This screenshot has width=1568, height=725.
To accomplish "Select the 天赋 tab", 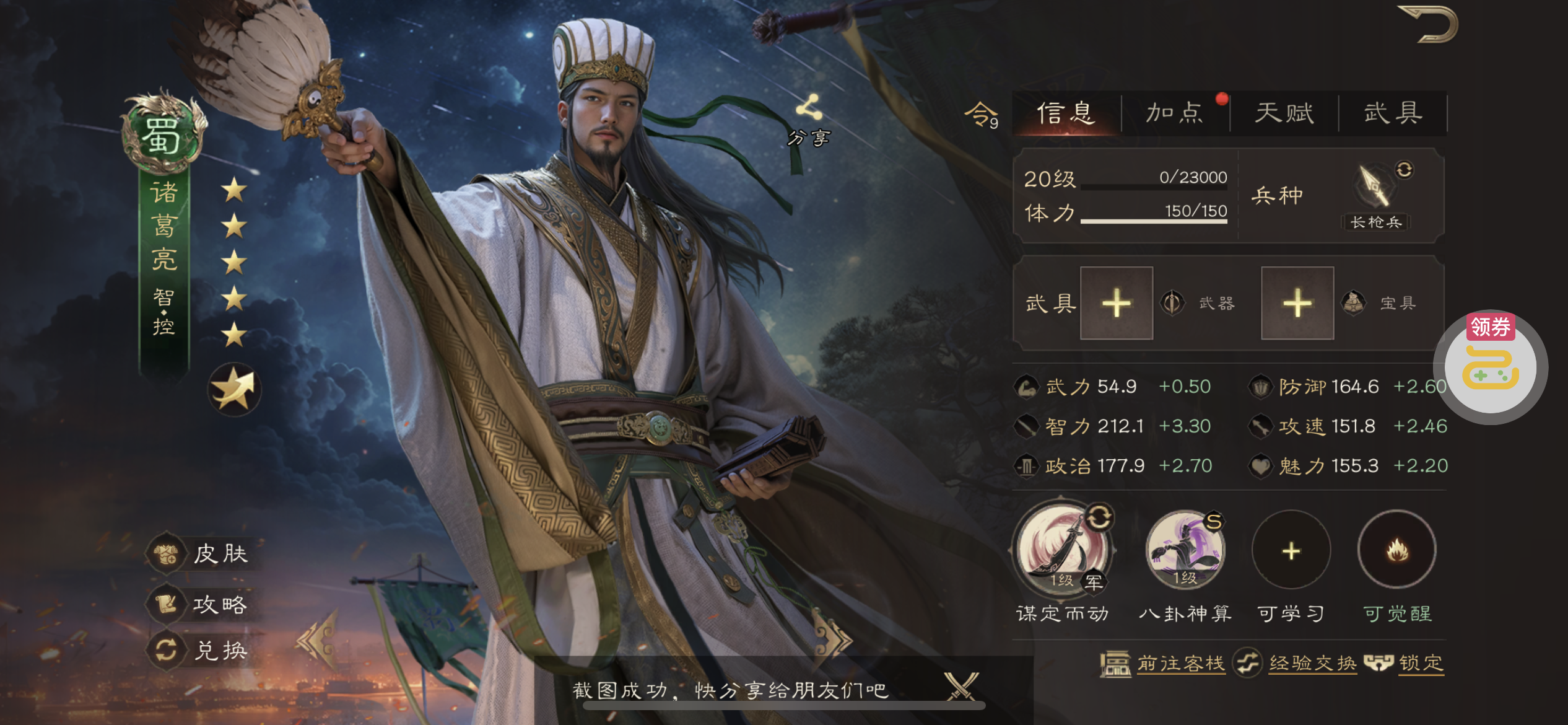I will (1284, 113).
